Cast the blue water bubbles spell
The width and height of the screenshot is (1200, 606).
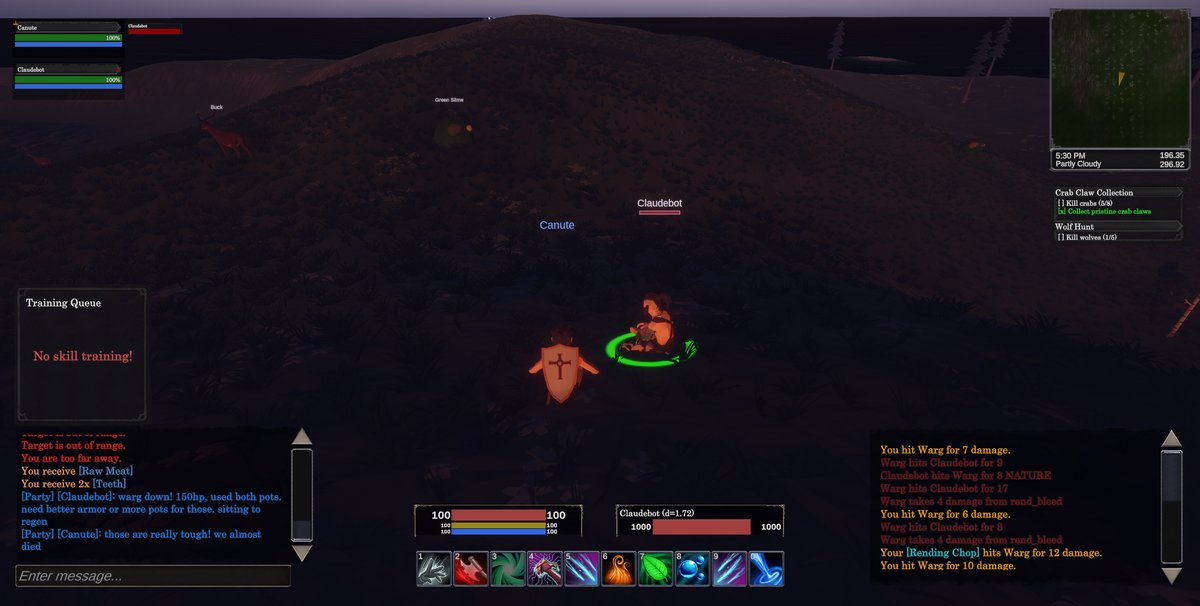(692, 569)
